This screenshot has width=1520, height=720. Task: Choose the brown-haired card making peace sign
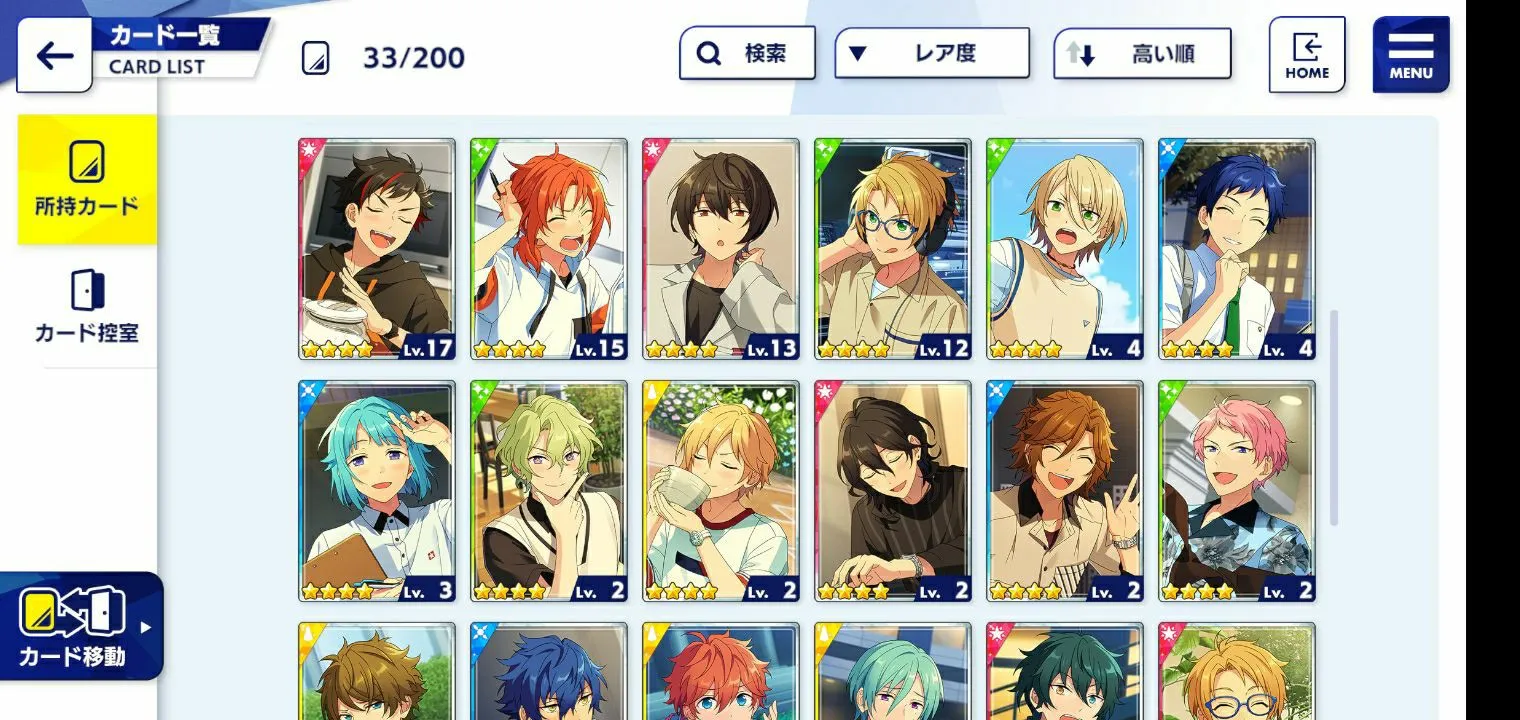pyautogui.click(x=1065, y=491)
